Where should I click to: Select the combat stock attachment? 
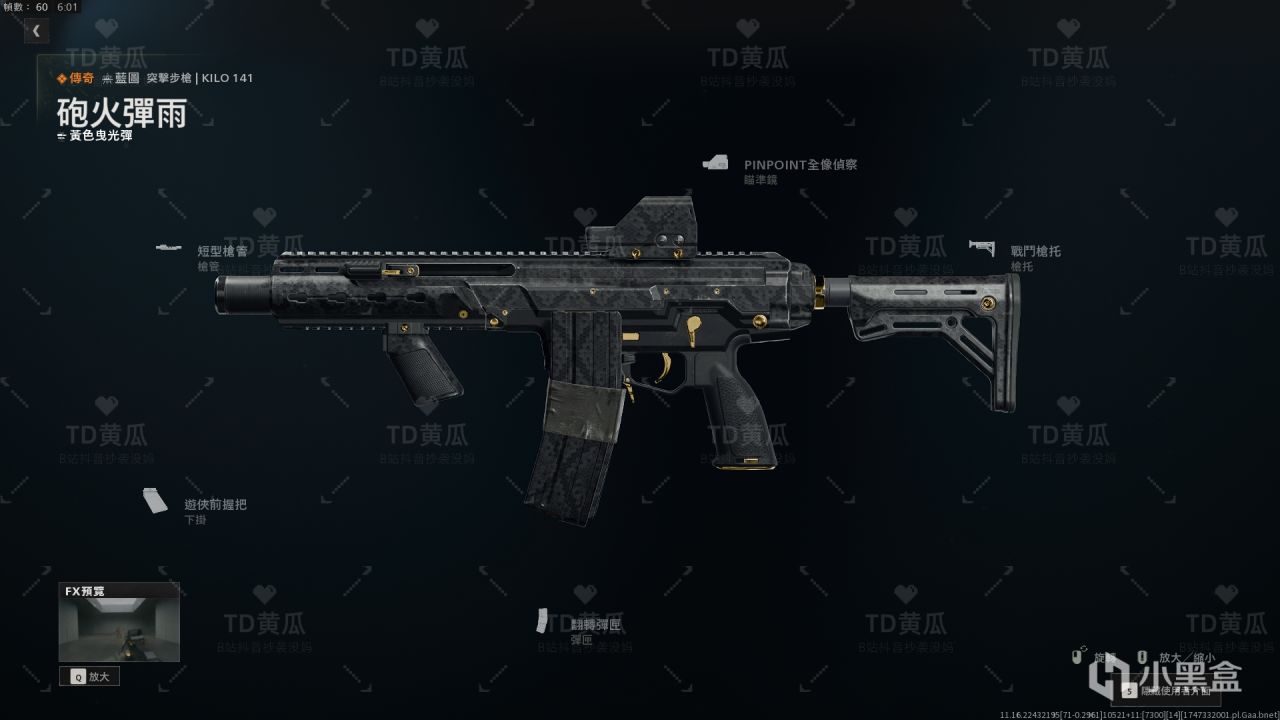click(1035, 252)
